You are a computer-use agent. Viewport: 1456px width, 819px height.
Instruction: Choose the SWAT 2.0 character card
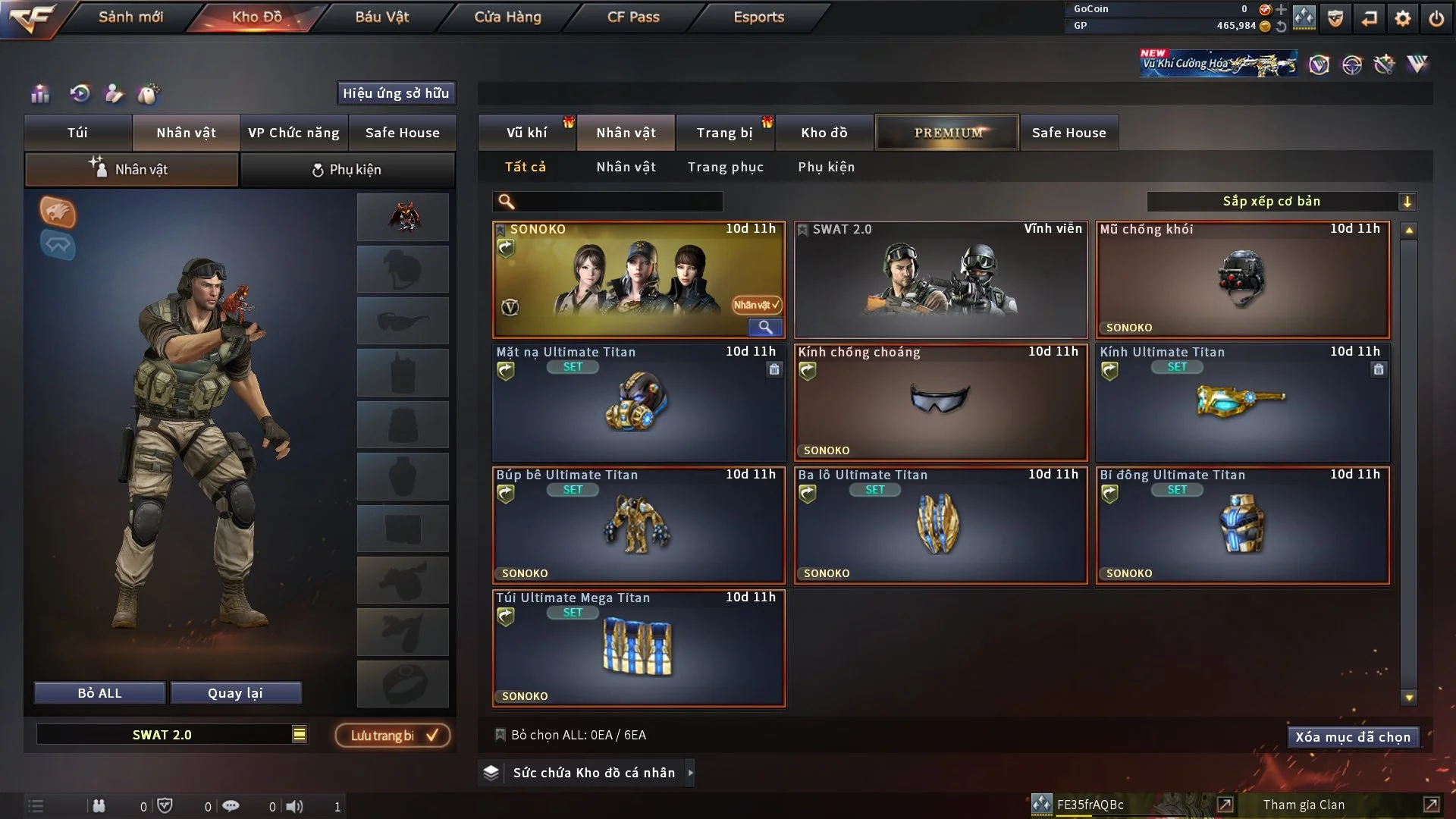(x=940, y=280)
